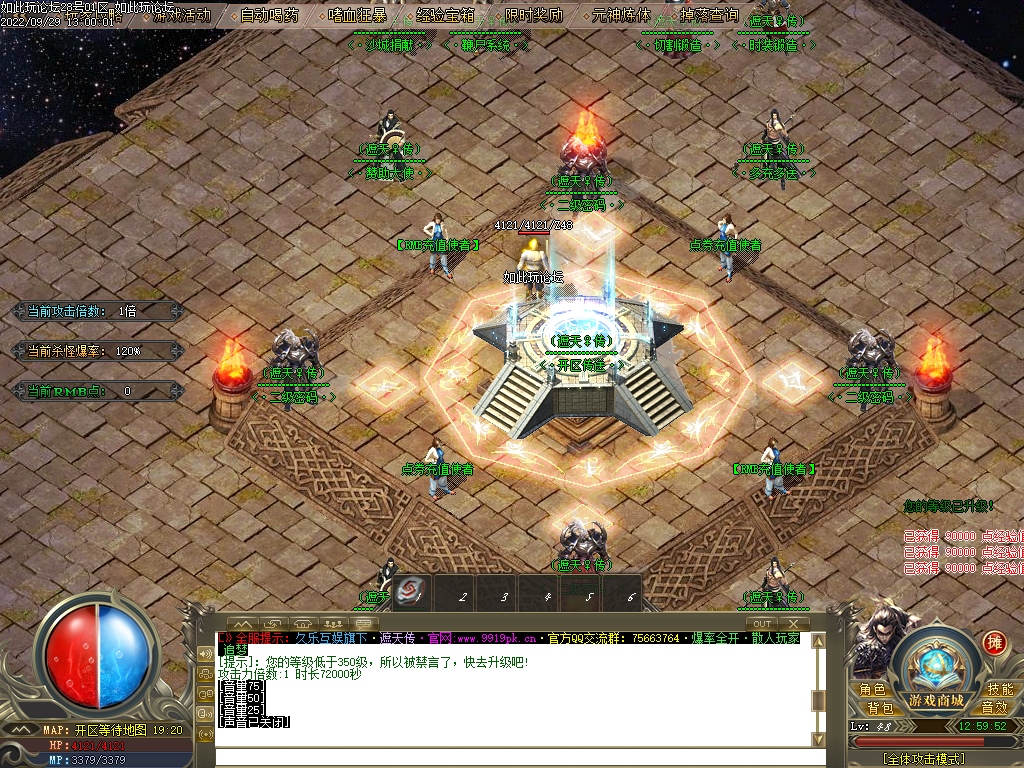Open the 背包 backpack inventory

pos(880,707)
